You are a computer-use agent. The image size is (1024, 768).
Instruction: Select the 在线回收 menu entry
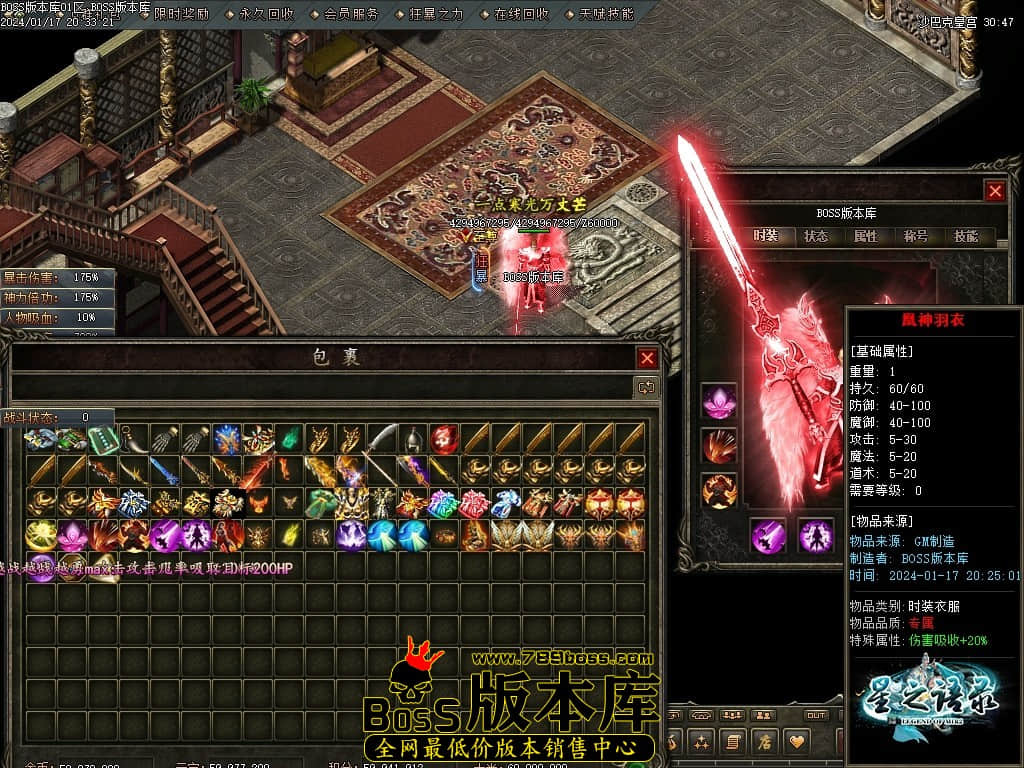point(522,14)
